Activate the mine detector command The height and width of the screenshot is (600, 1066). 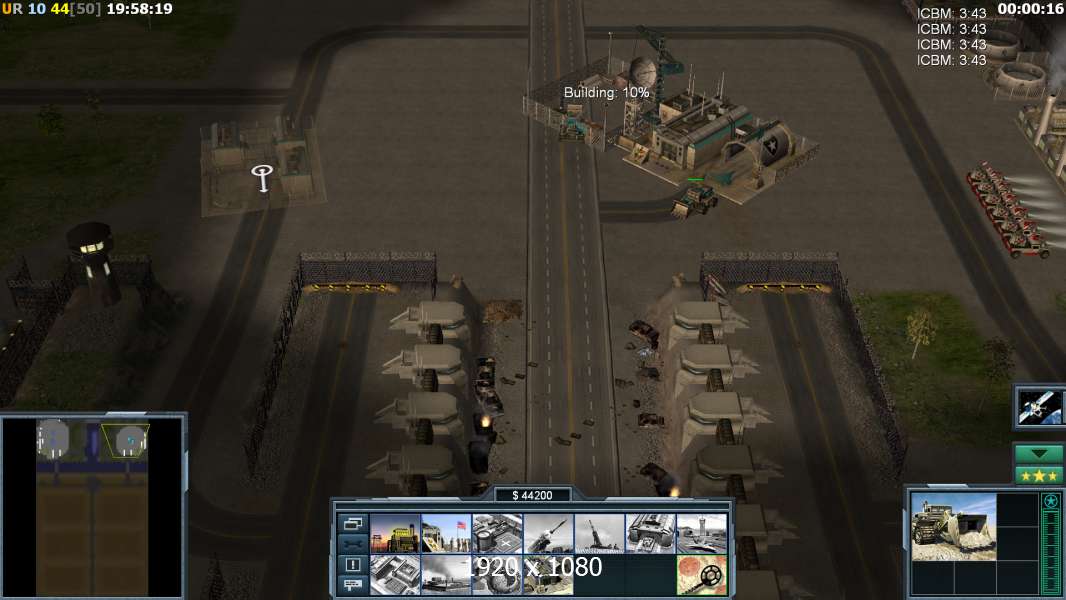coord(701,574)
